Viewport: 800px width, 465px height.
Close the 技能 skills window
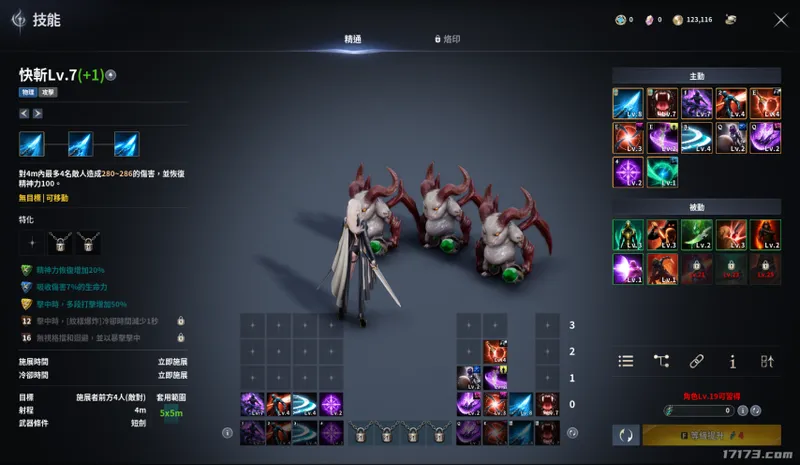point(781,19)
